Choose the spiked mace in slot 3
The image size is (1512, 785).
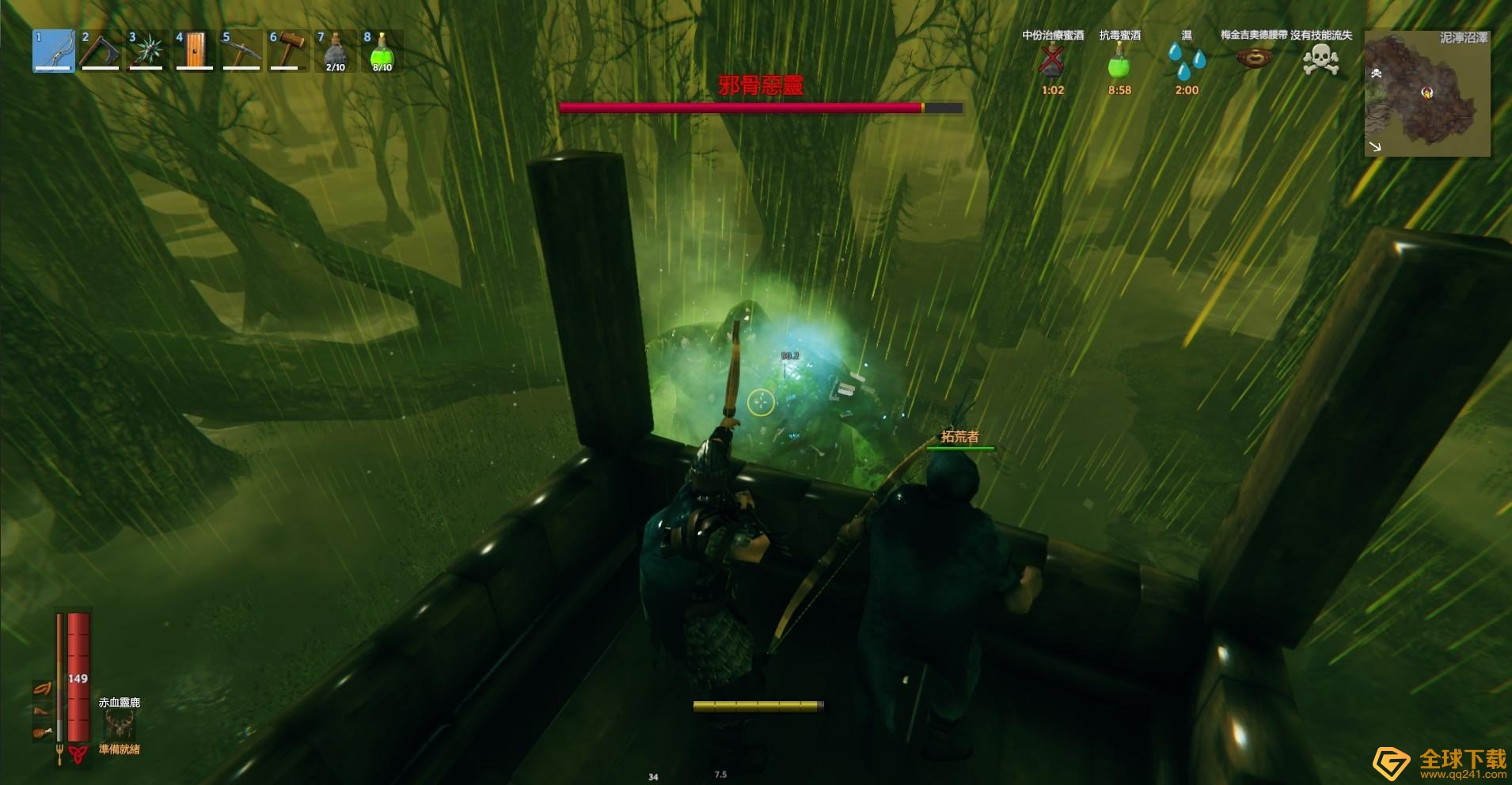[147, 51]
